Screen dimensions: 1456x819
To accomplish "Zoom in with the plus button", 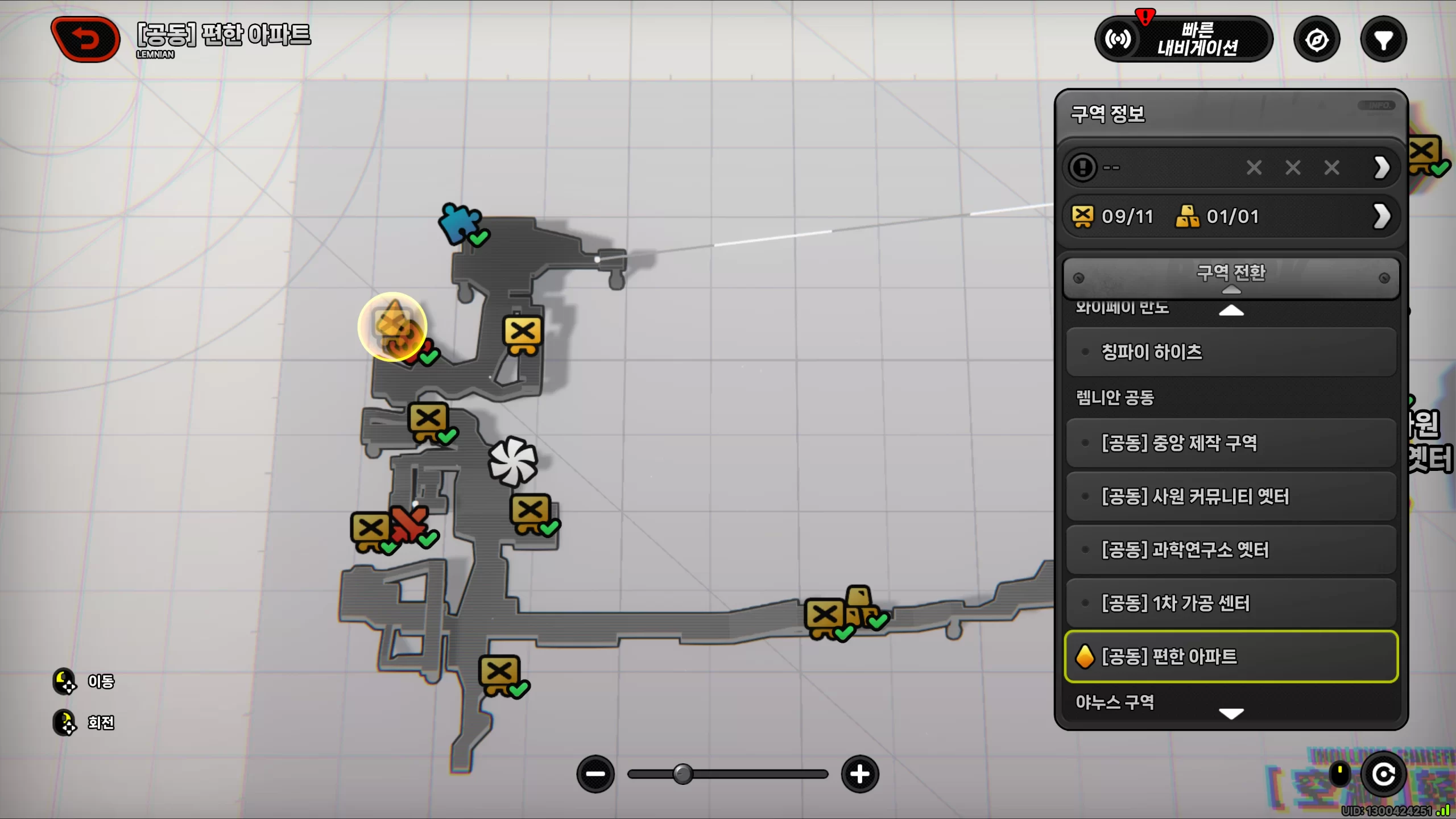I will (x=859, y=774).
